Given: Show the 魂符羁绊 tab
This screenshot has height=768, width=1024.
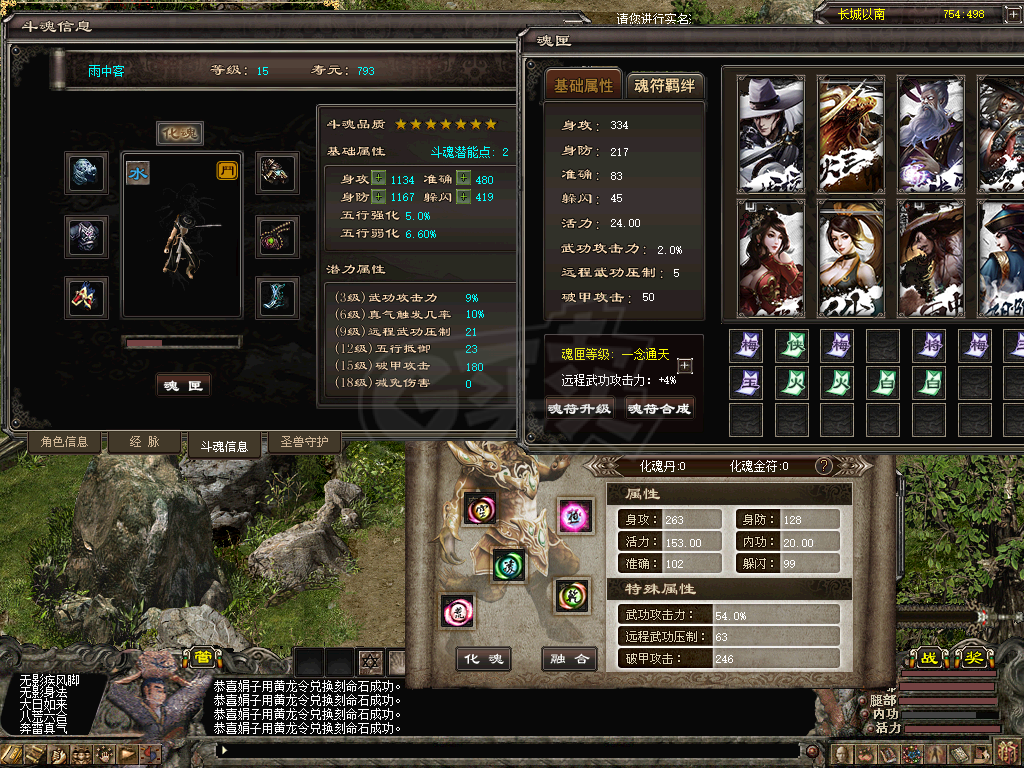Looking at the screenshot, I should [x=664, y=86].
